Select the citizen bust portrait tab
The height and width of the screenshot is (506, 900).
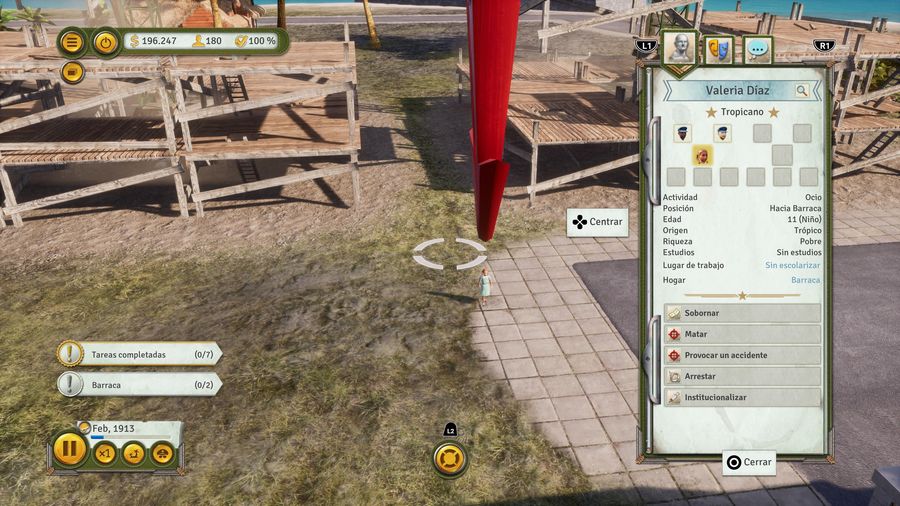pos(679,48)
